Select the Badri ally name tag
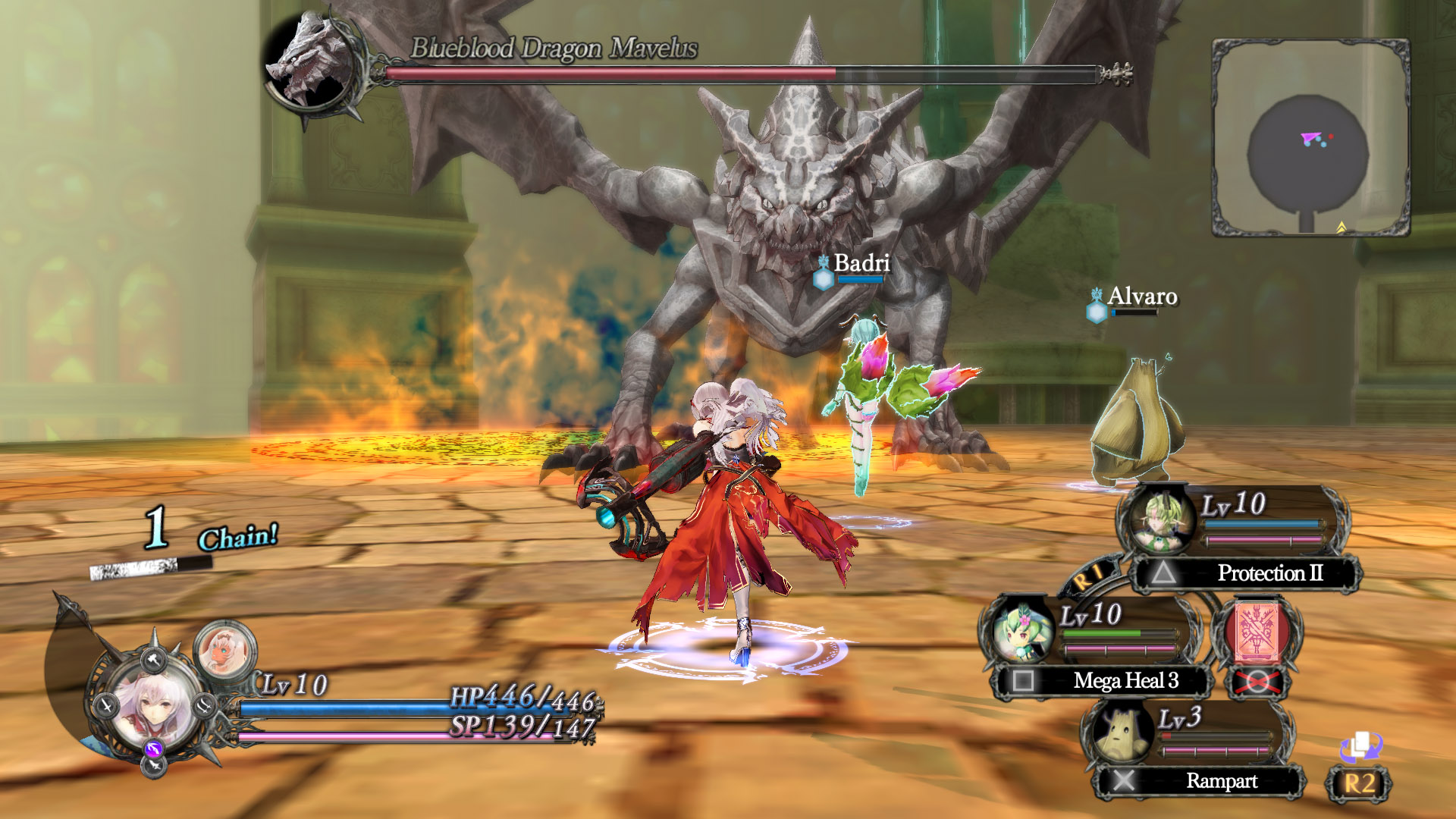 (x=861, y=263)
